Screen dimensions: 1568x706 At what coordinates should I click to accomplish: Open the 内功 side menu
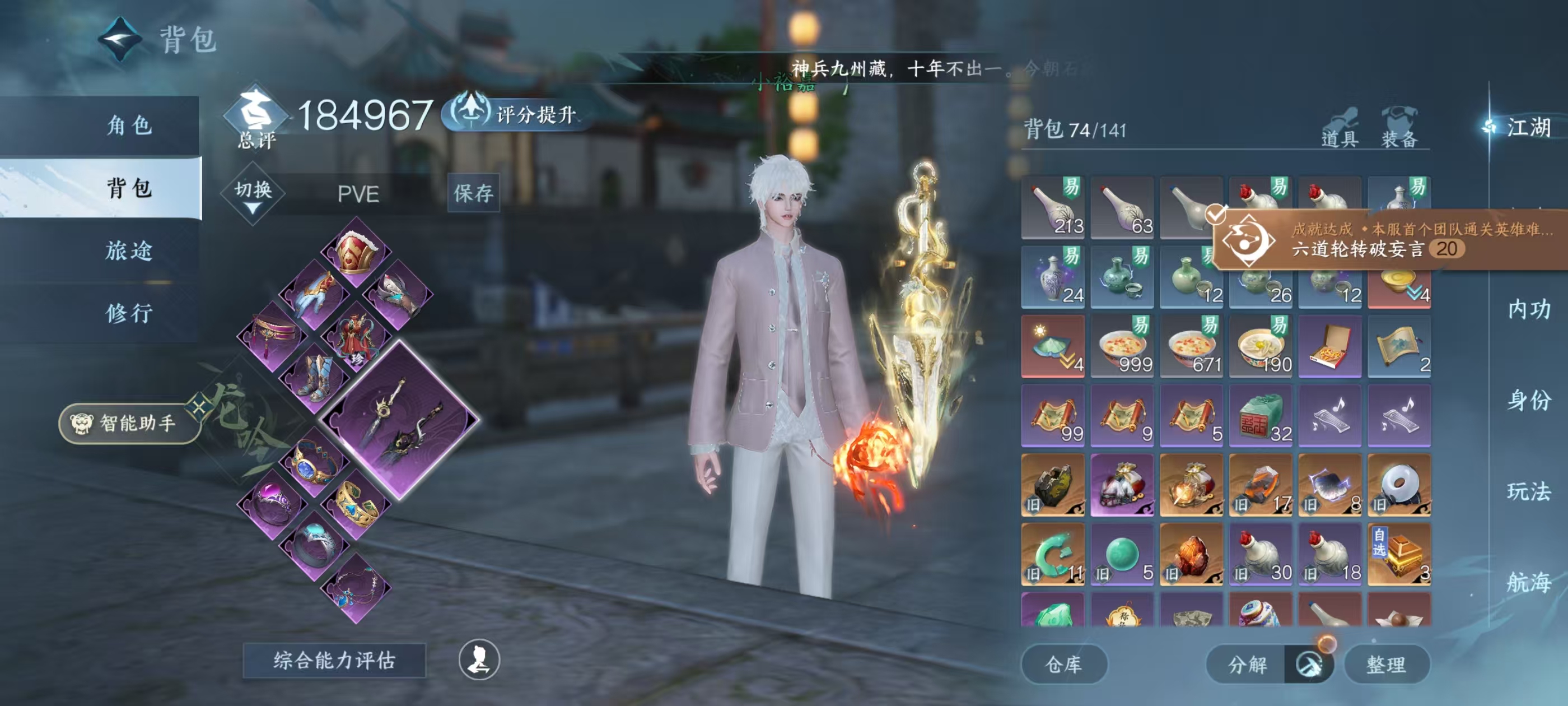pyautogui.click(x=1528, y=309)
